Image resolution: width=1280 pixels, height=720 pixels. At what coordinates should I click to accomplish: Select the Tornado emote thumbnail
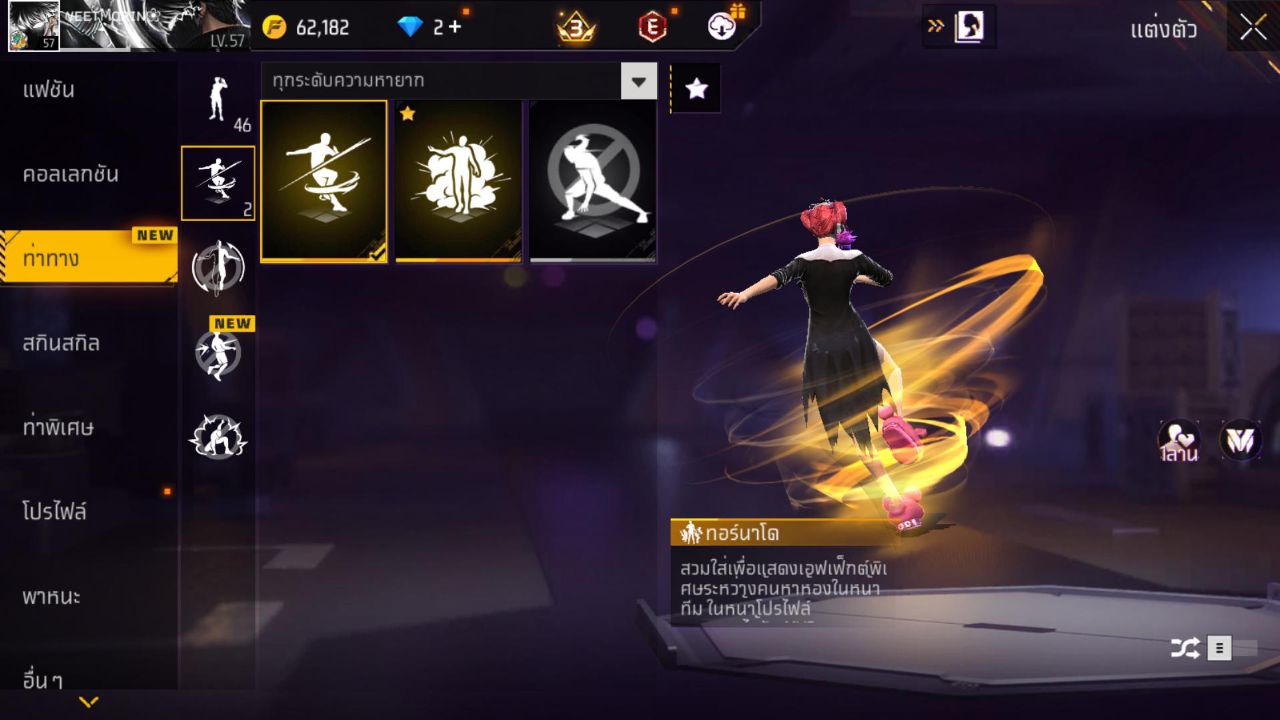coord(324,180)
